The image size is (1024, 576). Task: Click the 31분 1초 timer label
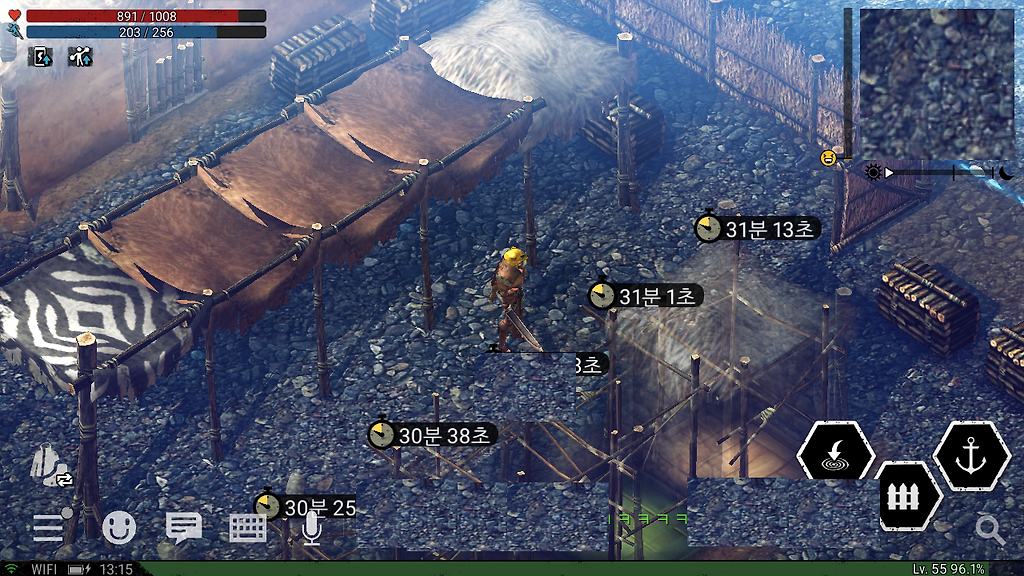646,296
